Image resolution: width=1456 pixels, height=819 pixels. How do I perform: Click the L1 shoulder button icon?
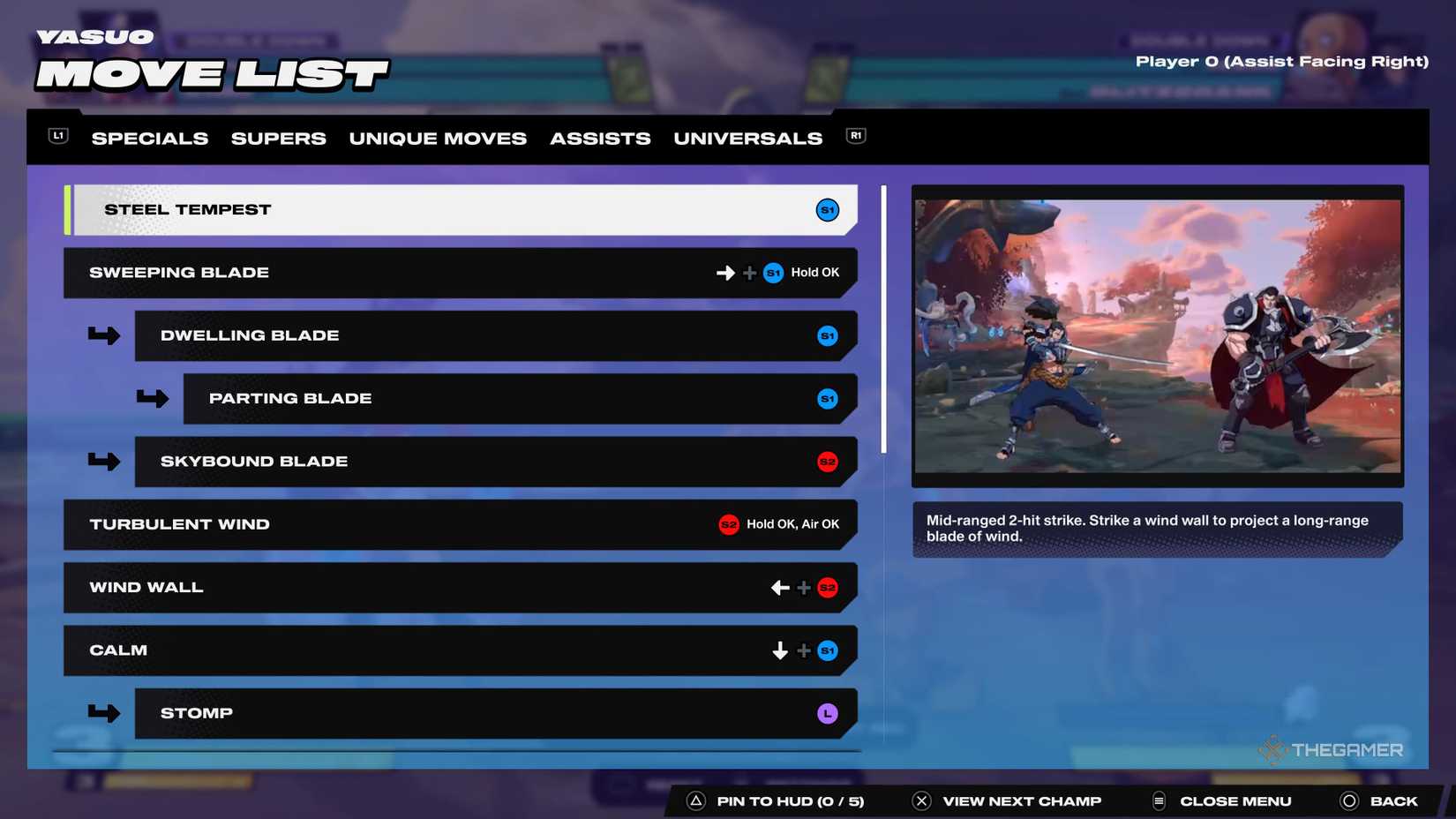(x=57, y=136)
